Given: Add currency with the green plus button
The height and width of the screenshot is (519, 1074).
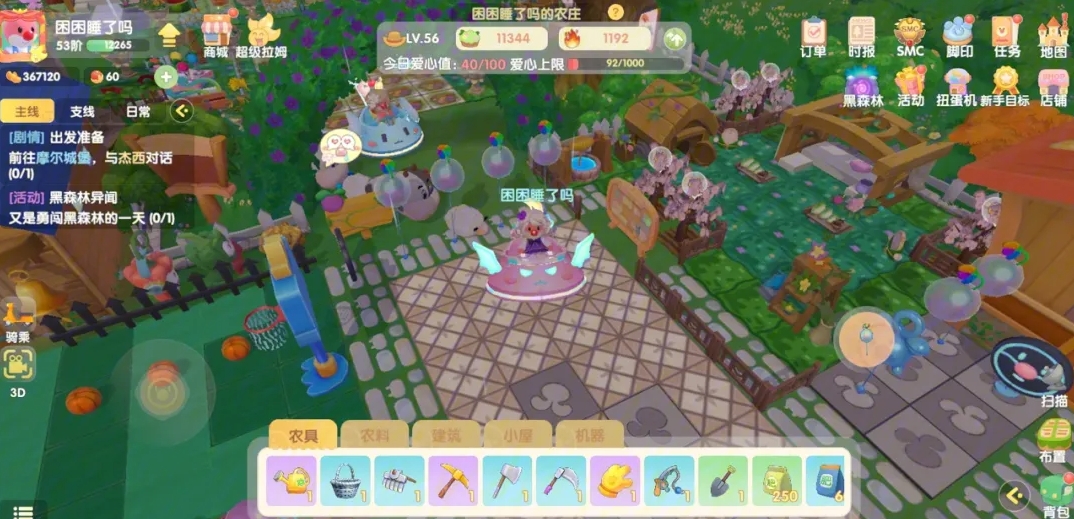Looking at the screenshot, I should tap(166, 77).
